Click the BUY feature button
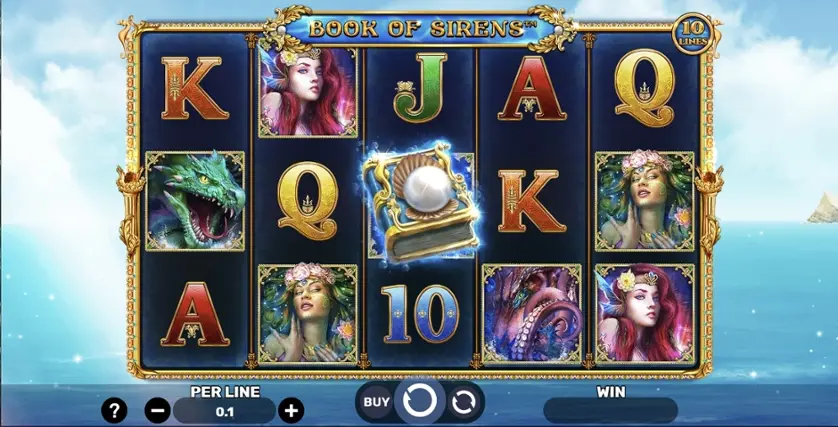 click(x=376, y=402)
